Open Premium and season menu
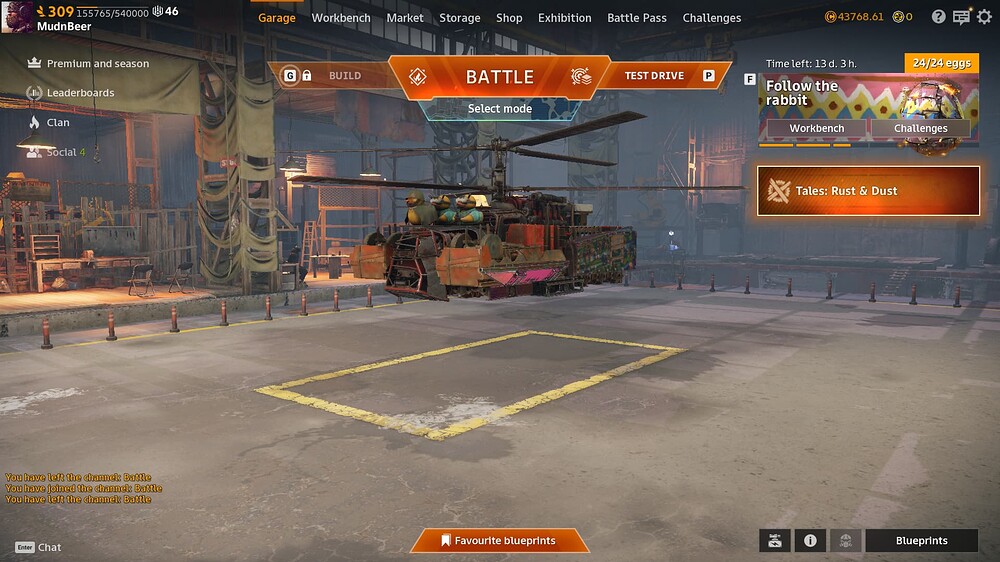This screenshot has height=562, width=1000. (97, 64)
